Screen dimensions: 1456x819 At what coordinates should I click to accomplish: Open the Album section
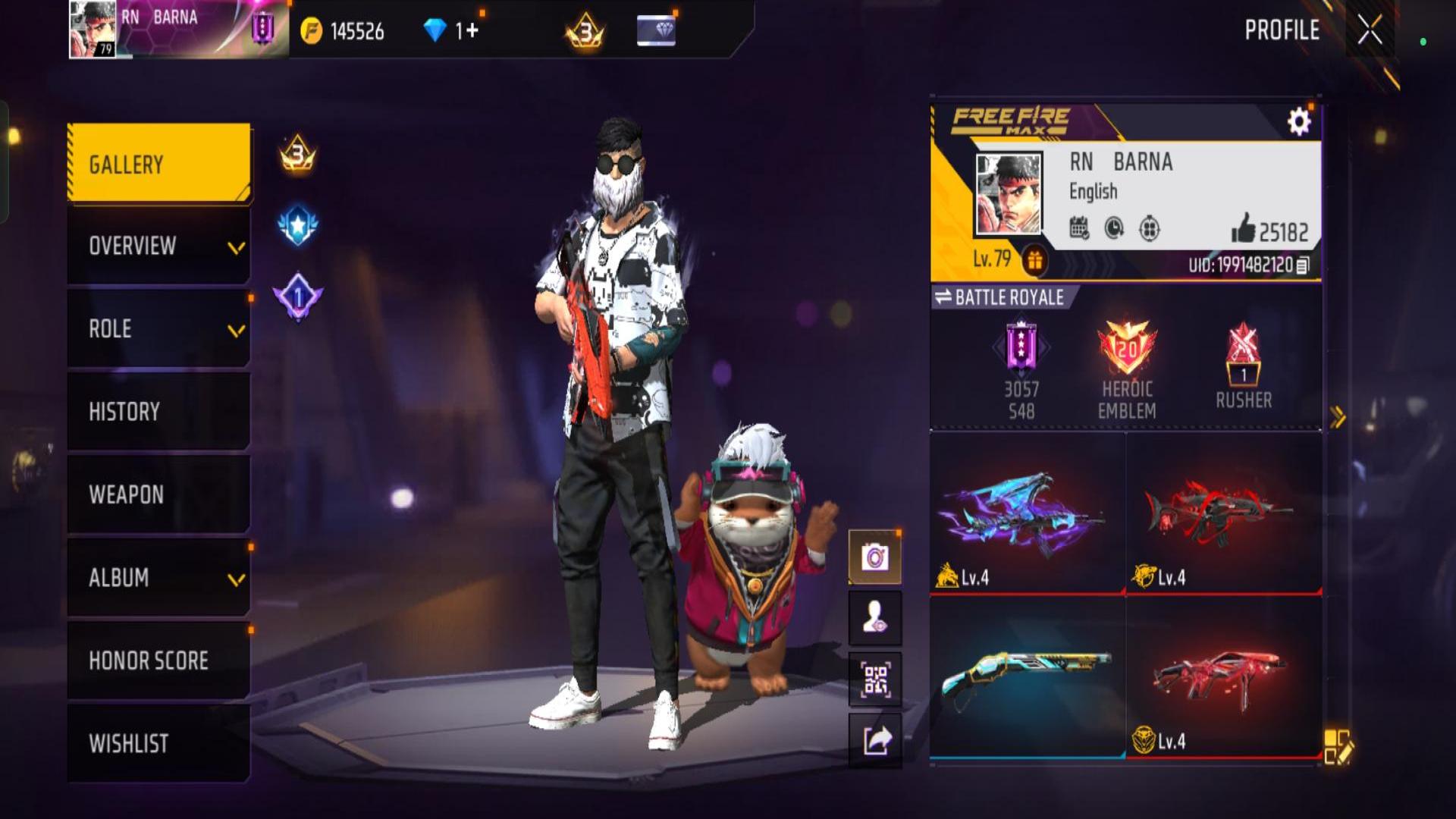pos(158,578)
